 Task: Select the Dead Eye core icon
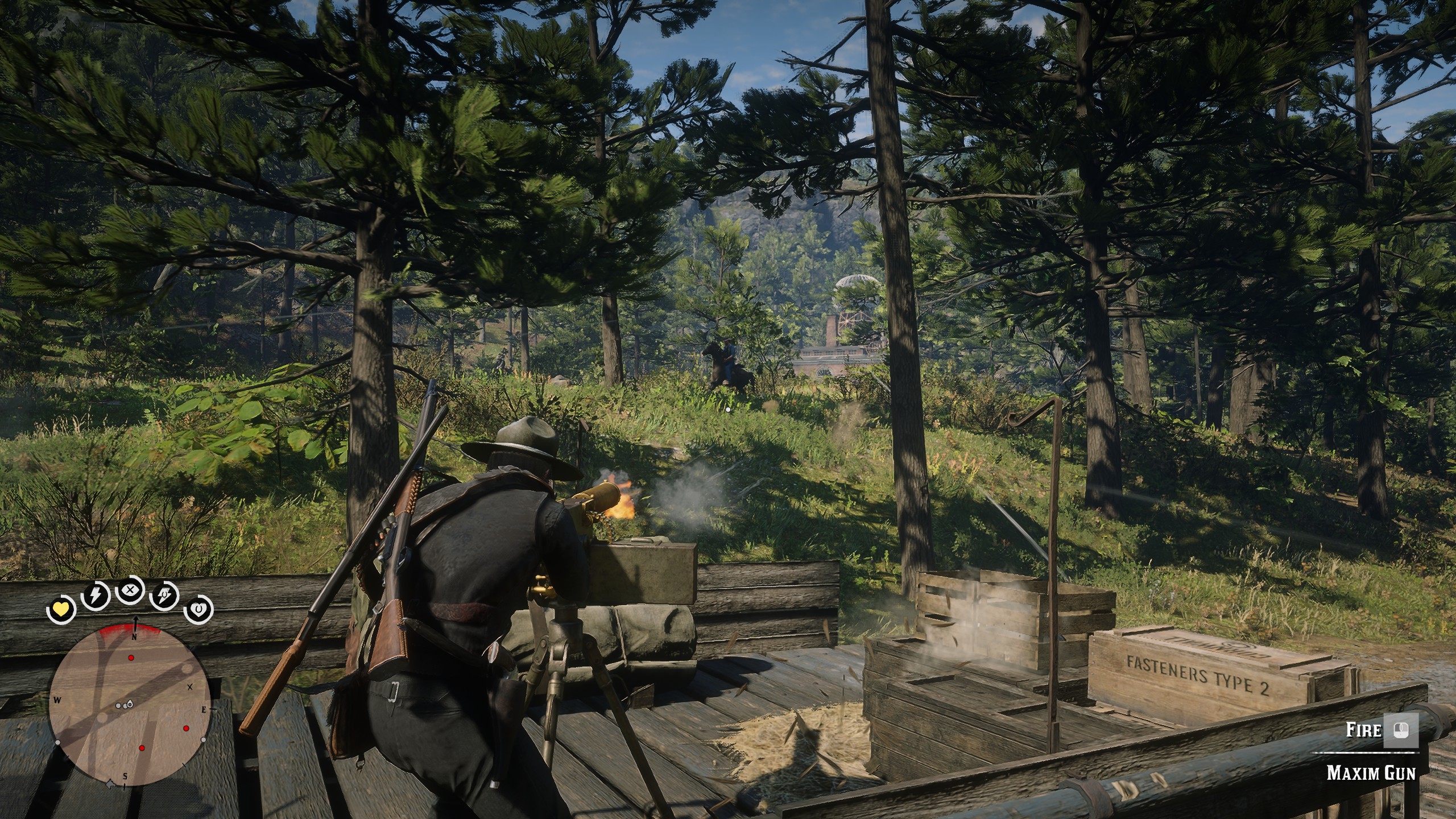pyautogui.click(x=130, y=382)
